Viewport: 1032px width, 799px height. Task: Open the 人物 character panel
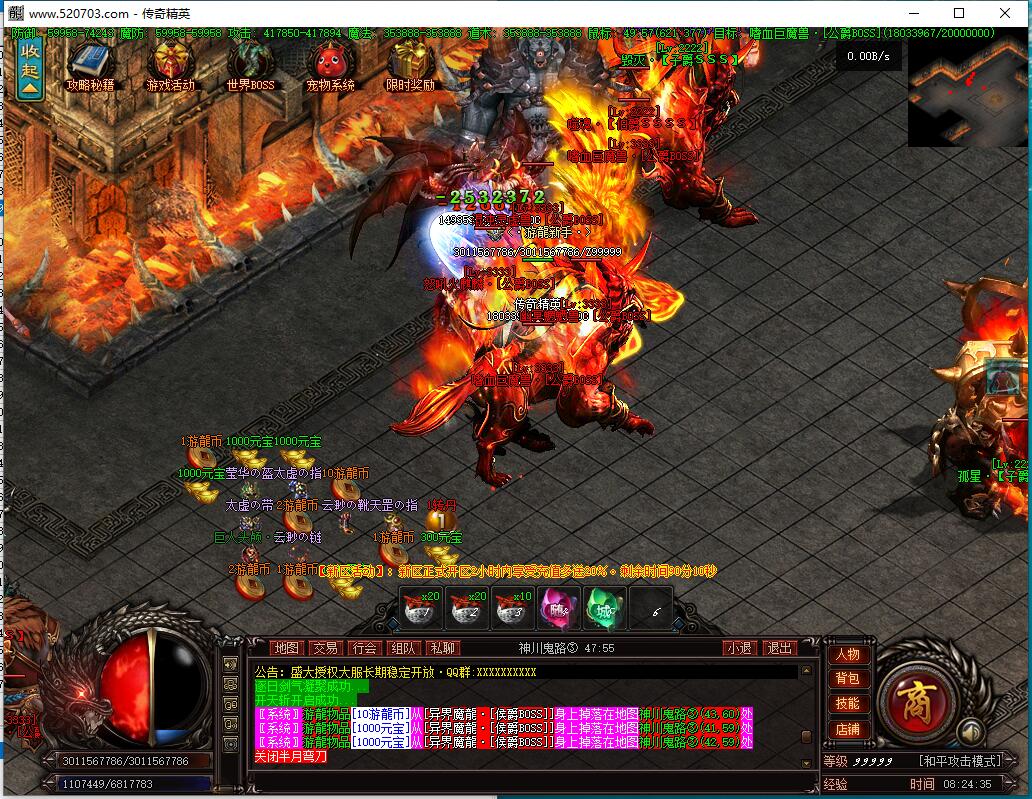[x=847, y=655]
